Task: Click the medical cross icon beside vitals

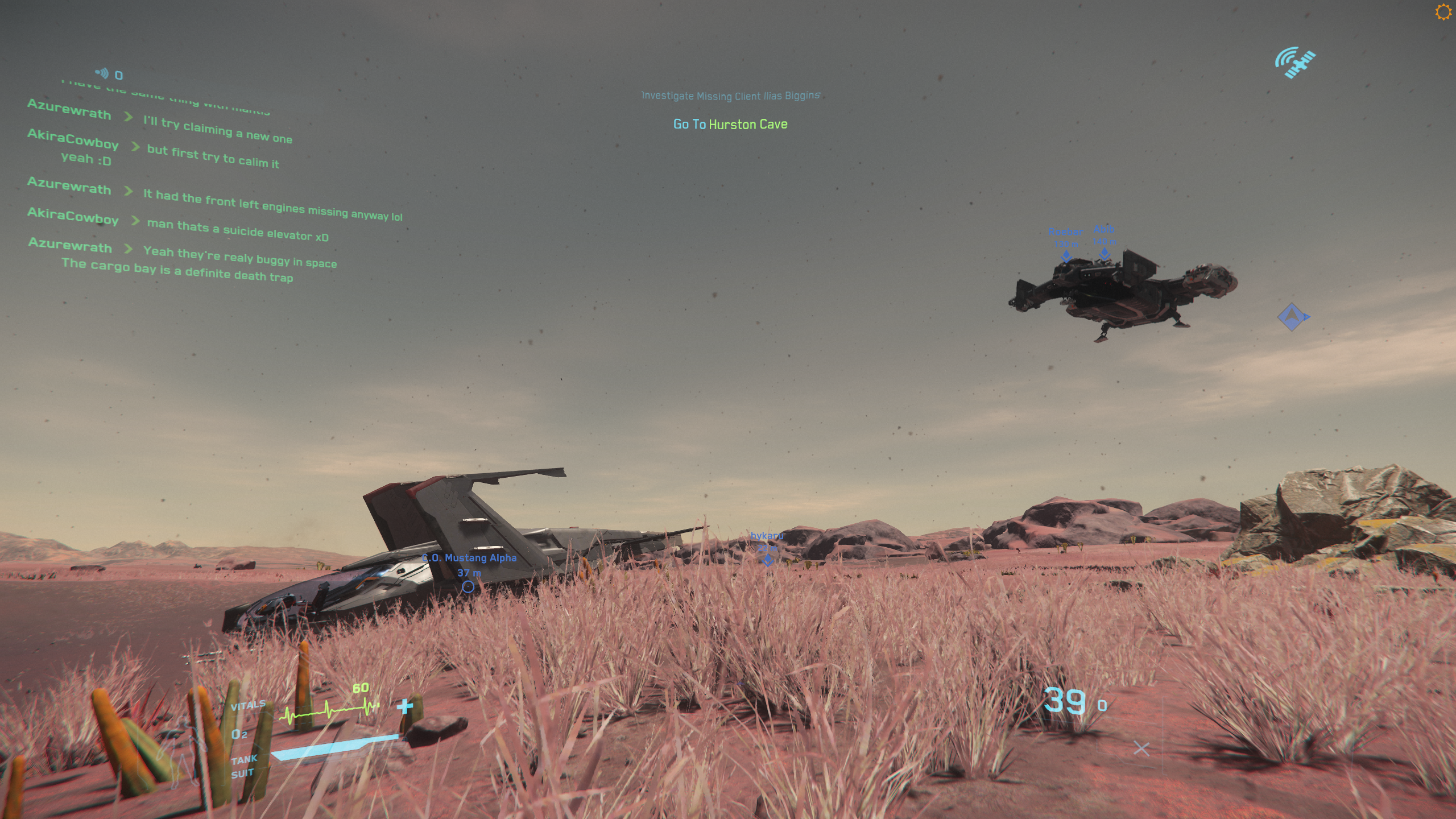Action: pyautogui.click(x=405, y=706)
